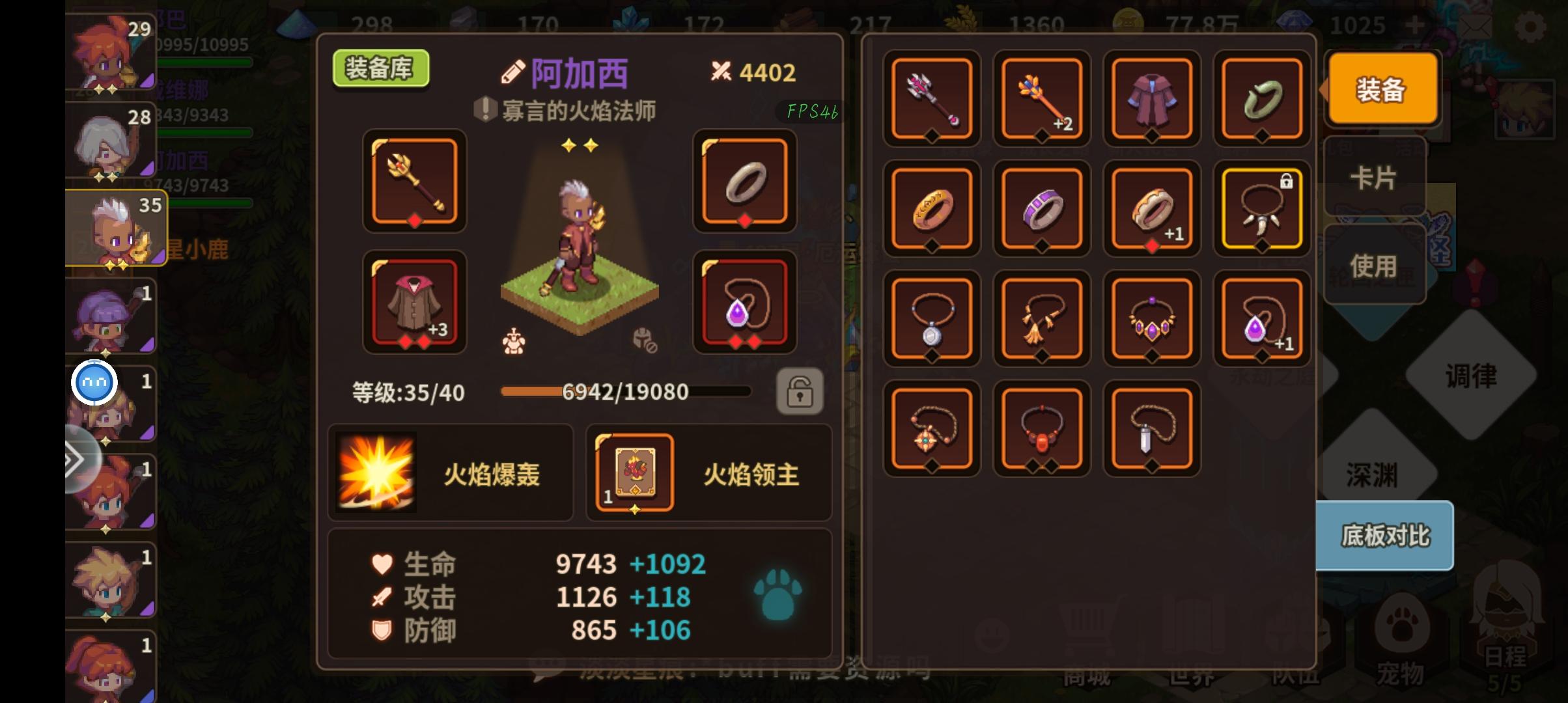The image size is (1568, 703).
Task: Toggle the experience bar lock button
Action: click(800, 391)
